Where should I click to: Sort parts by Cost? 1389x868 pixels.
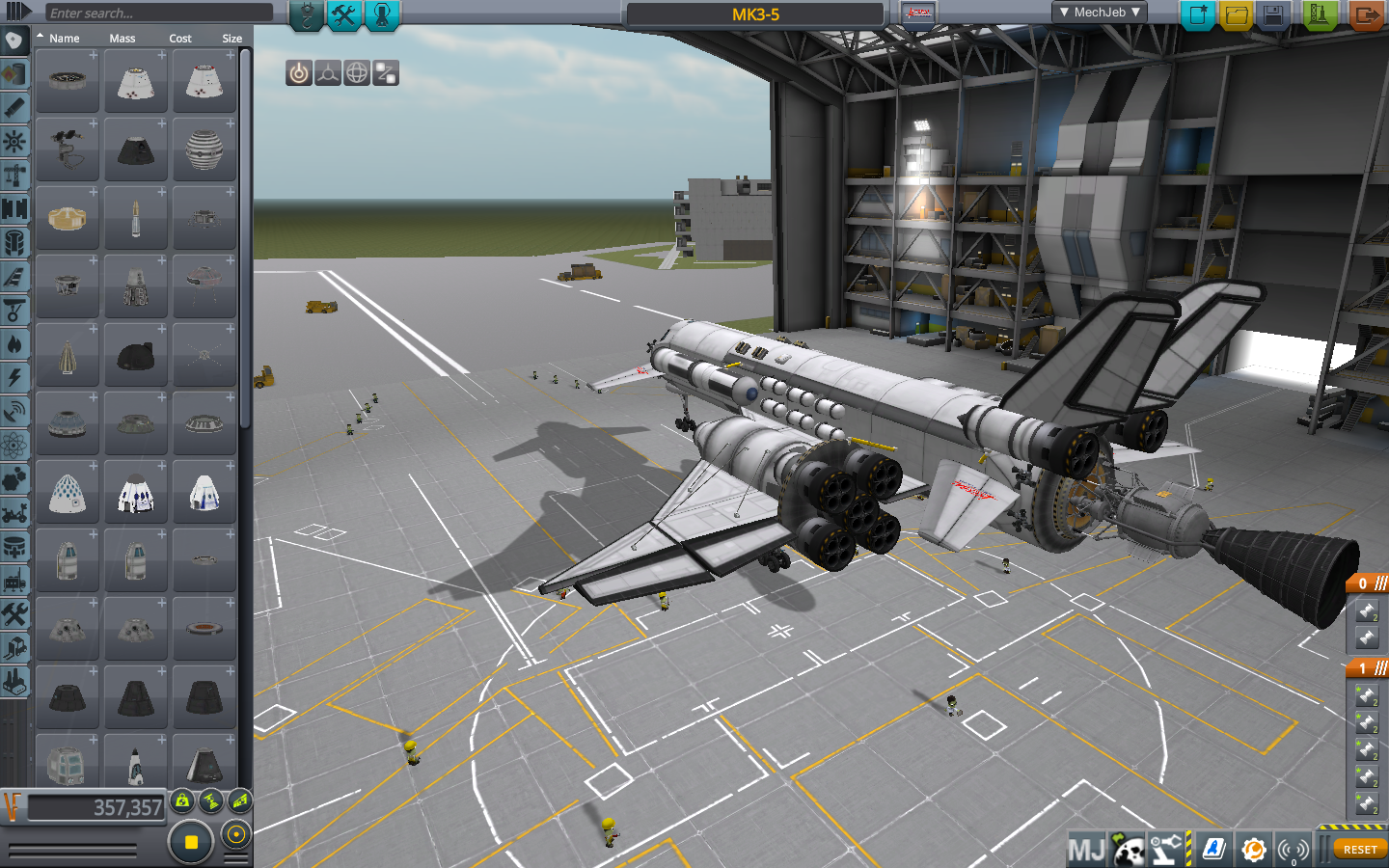(x=180, y=39)
